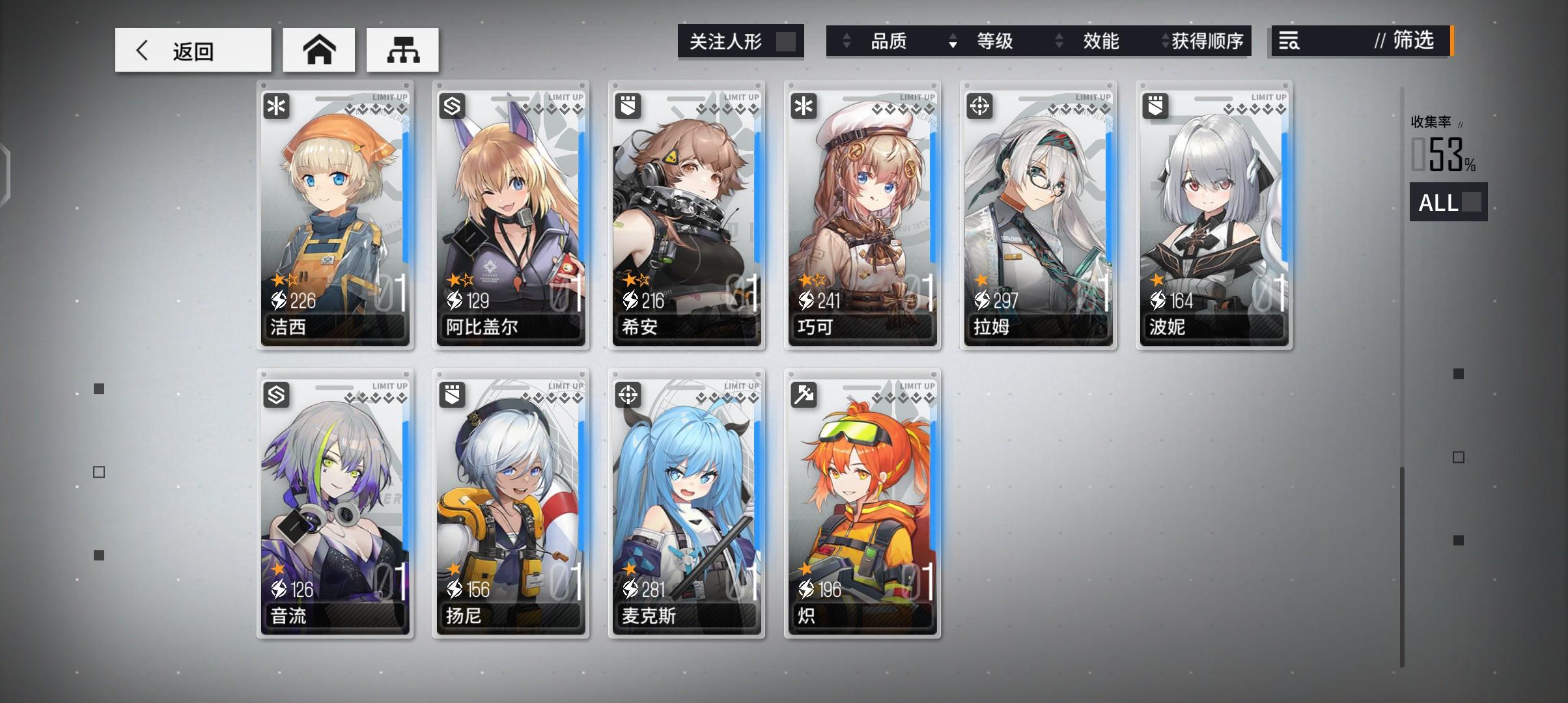Click the S class icon on 阿比盖尔's card
The image size is (1568, 703).
(x=453, y=106)
